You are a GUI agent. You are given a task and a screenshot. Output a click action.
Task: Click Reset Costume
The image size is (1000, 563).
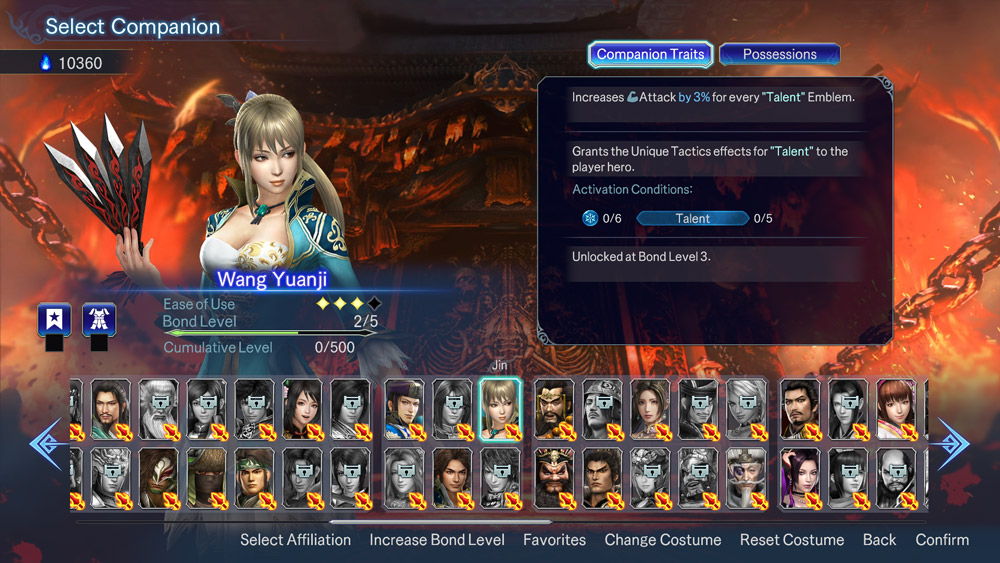tap(792, 539)
